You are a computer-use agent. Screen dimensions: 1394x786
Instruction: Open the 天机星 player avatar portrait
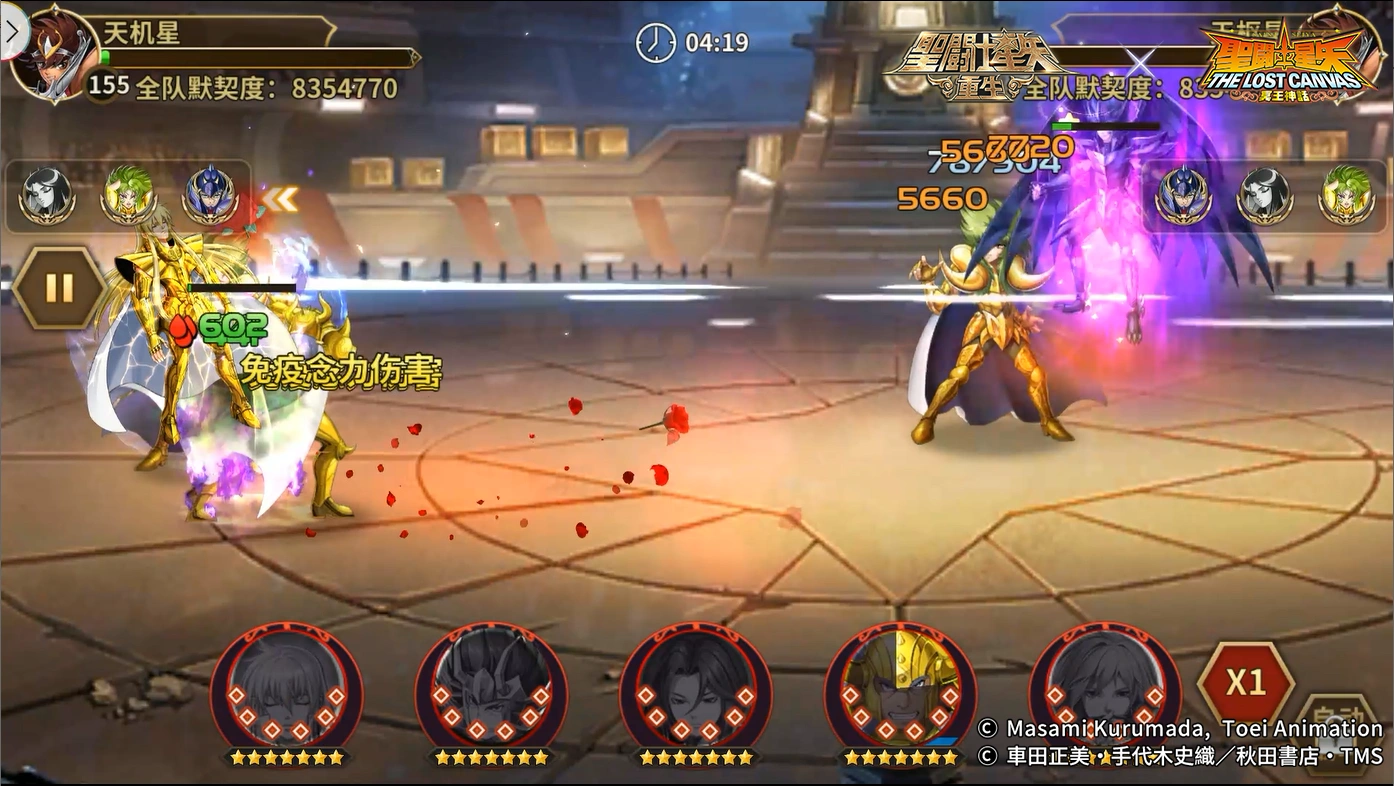[x=56, y=56]
